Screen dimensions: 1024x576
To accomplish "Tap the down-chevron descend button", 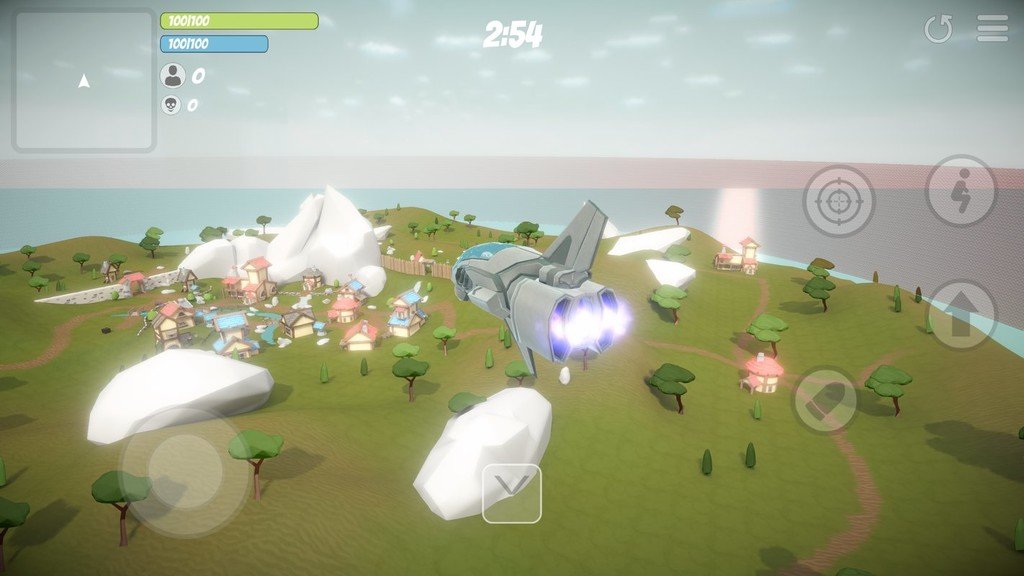I will point(511,493).
